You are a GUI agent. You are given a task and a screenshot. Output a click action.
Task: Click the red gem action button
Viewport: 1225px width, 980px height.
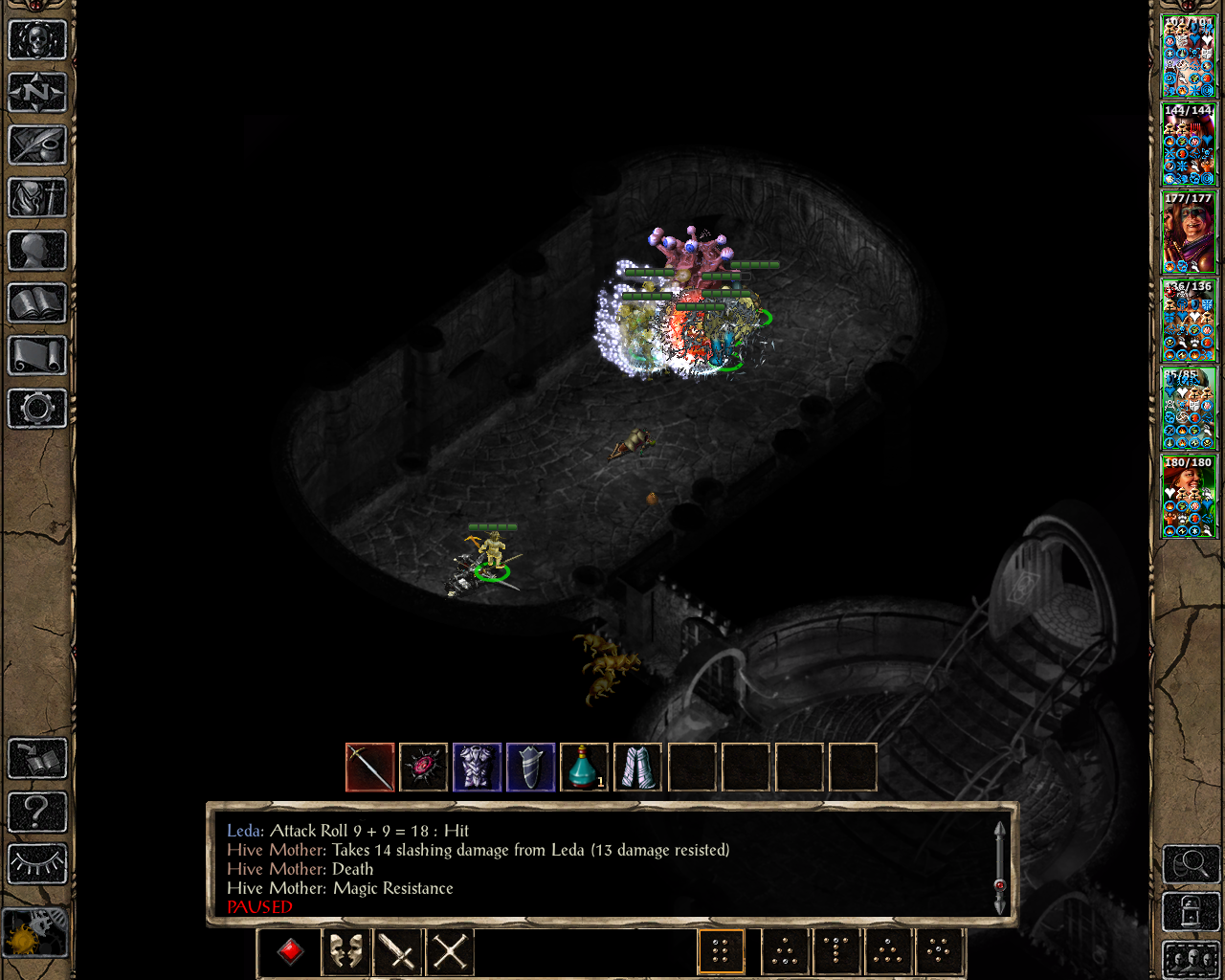click(291, 952)
